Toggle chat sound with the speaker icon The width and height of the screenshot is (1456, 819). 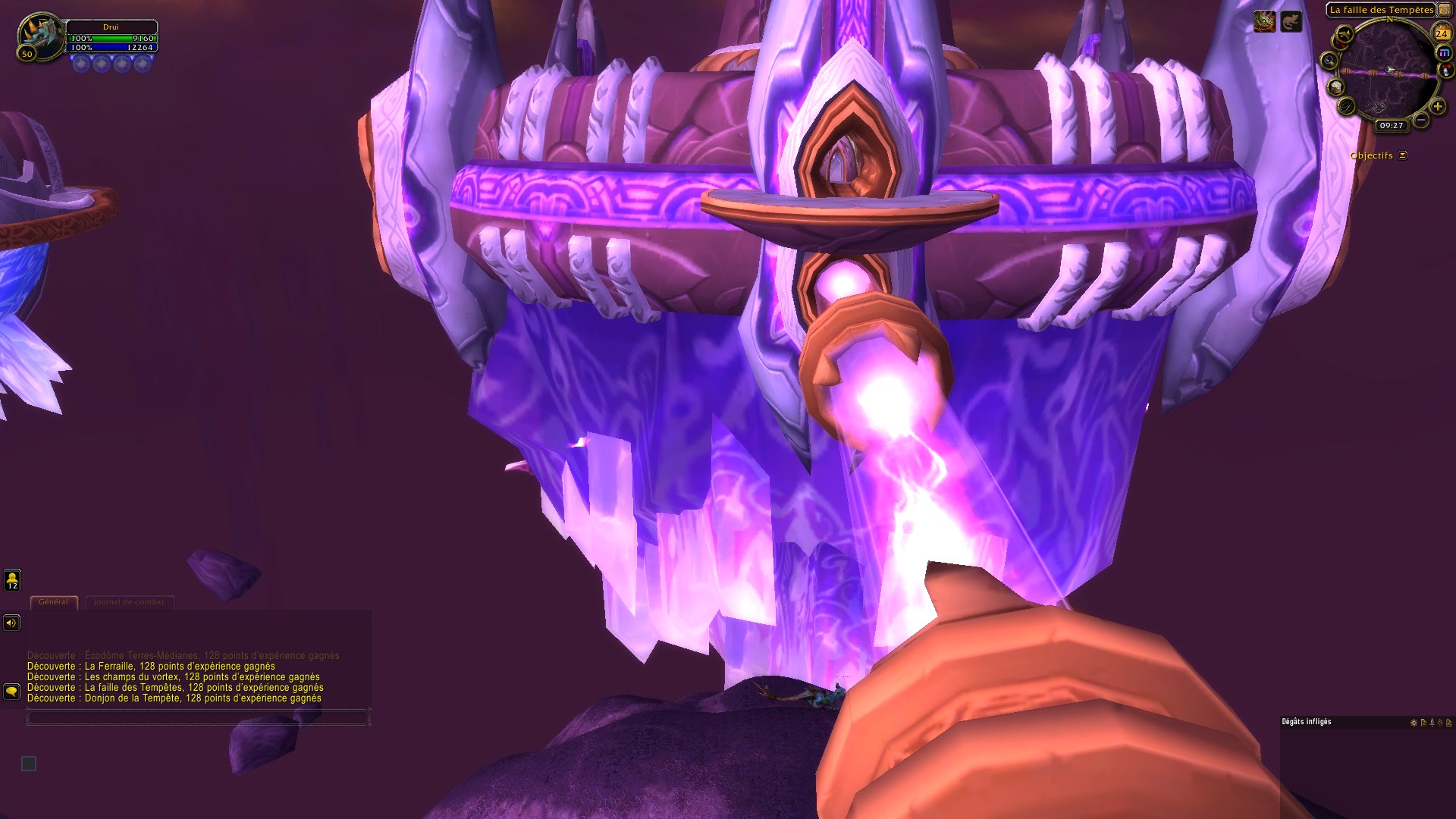(x=11, y=623)
